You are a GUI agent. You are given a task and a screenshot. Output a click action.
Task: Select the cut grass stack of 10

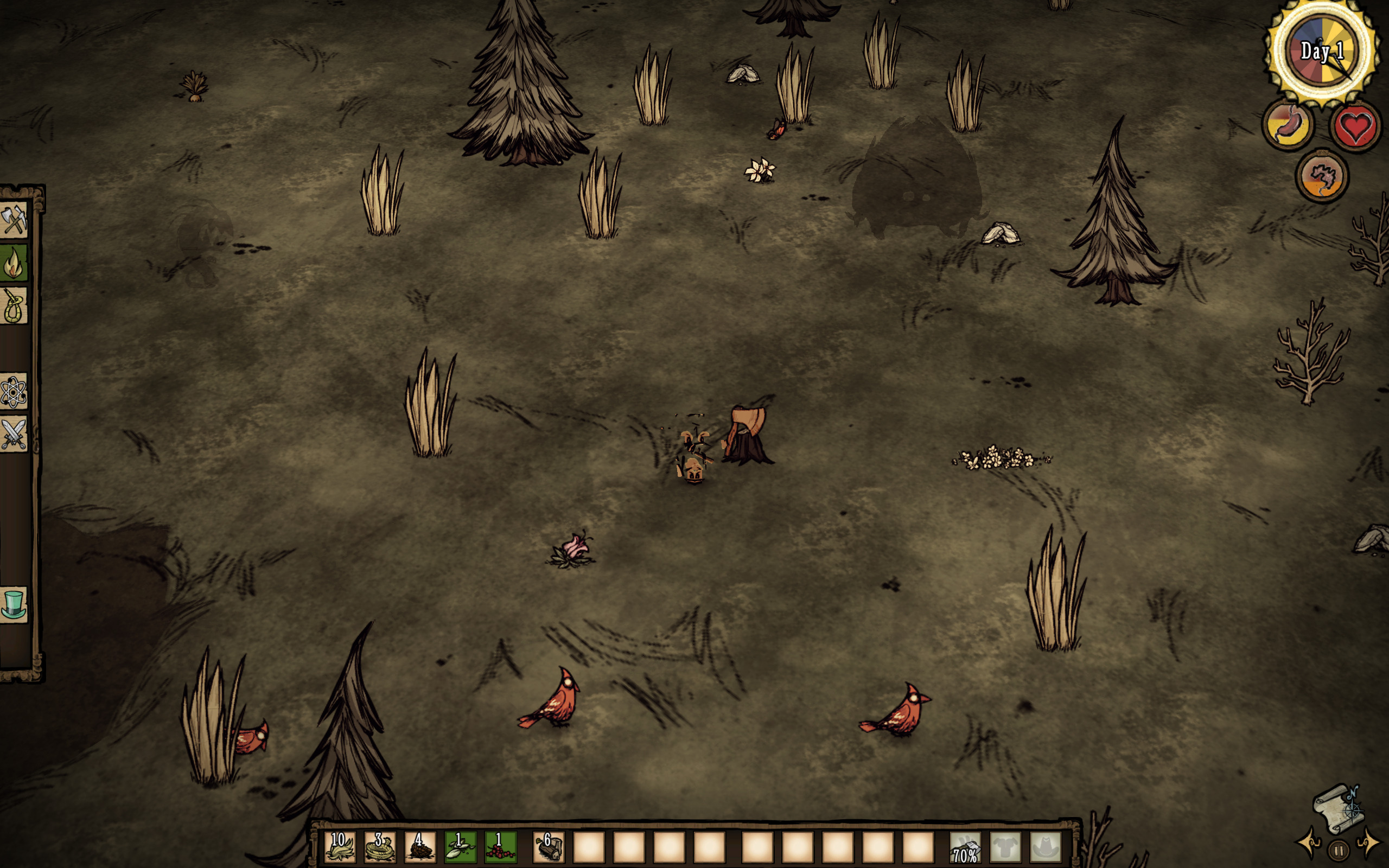340,847
